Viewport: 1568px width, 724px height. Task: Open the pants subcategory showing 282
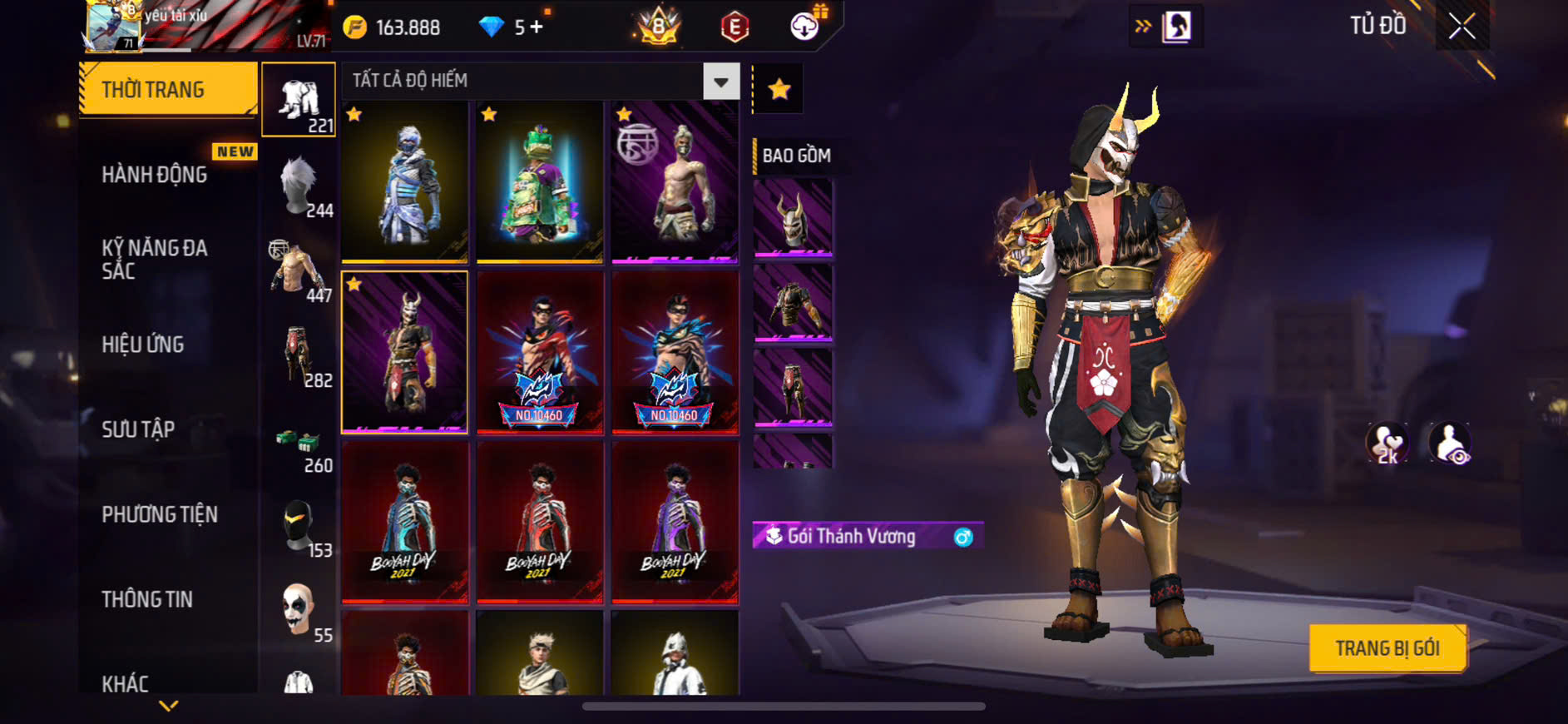point(299,356)
